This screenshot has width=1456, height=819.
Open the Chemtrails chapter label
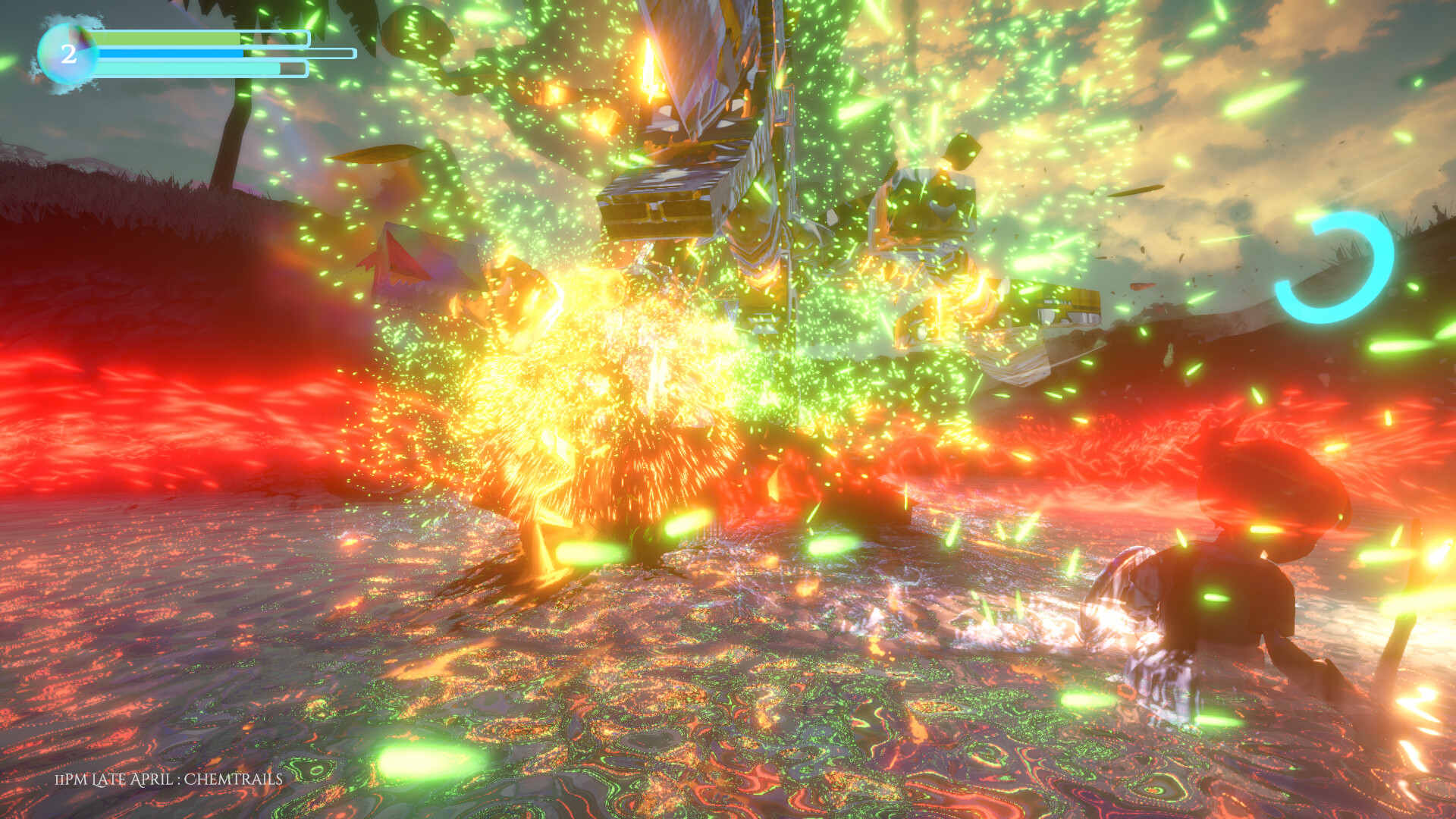(x=231, y=778)
